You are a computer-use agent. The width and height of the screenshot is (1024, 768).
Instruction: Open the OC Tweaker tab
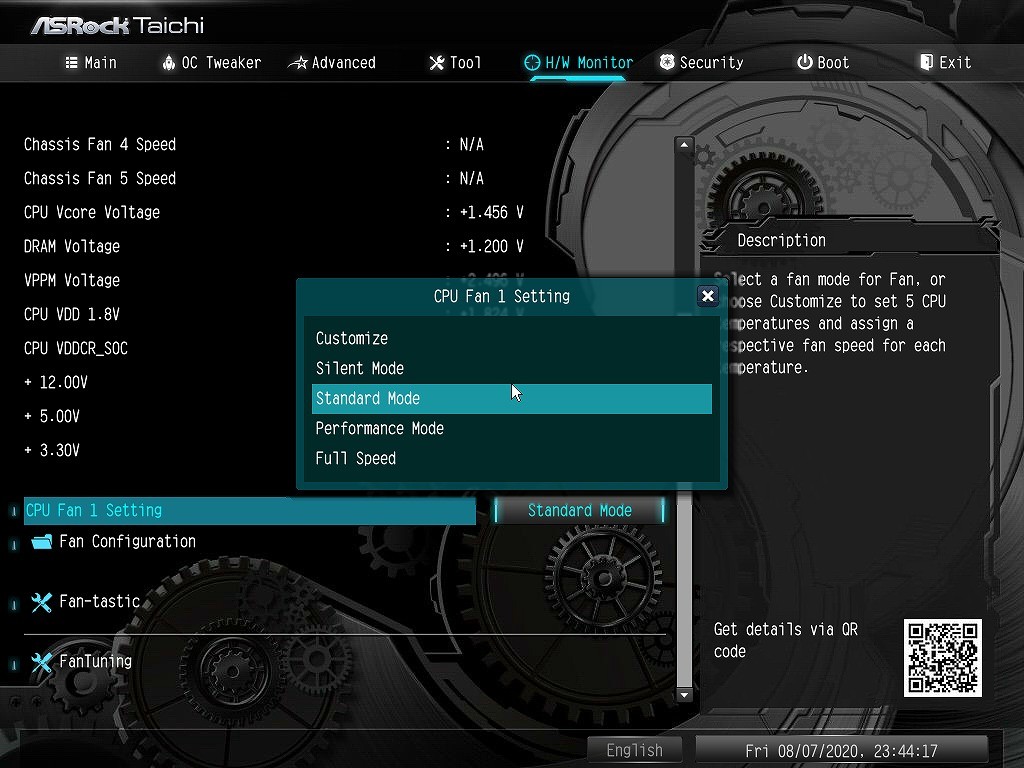[x=211, y=62]
